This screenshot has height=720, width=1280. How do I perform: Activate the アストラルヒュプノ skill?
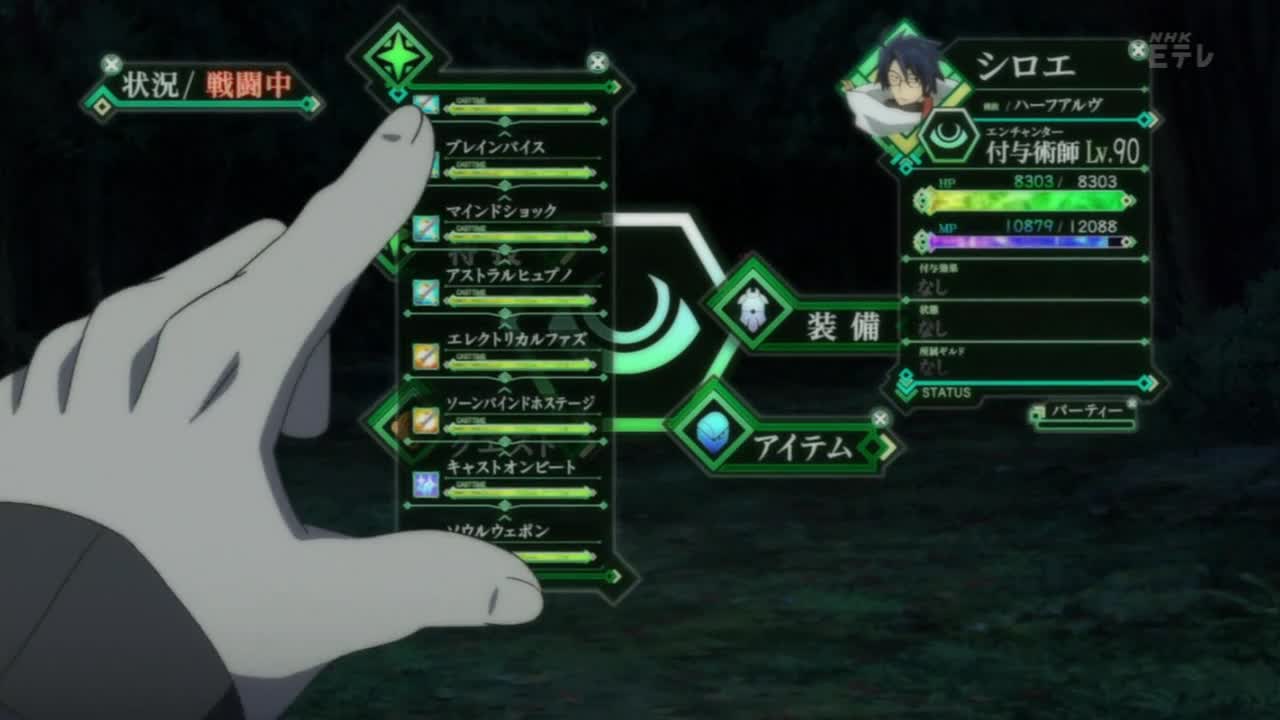pos(508,275)
